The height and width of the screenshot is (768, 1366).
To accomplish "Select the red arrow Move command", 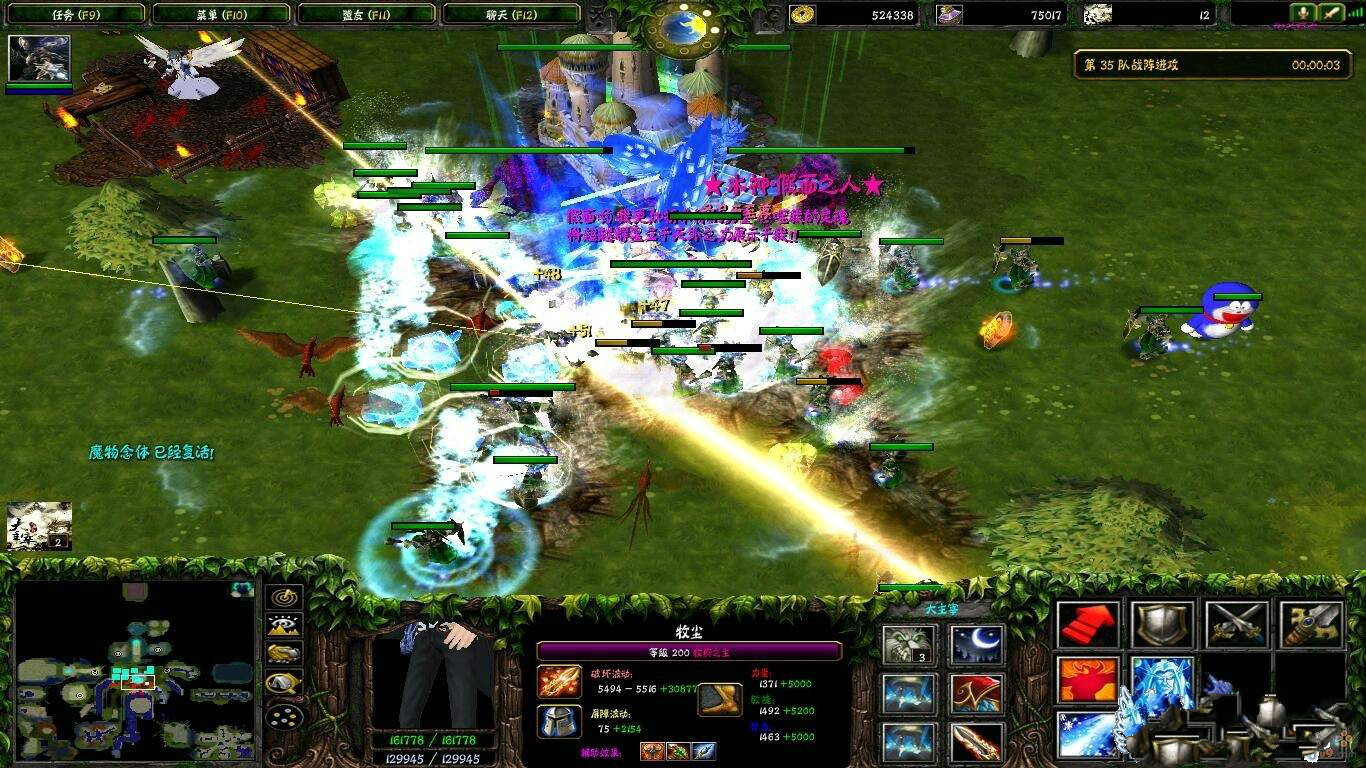I will pyautogui.click(x=1089, y=625).
